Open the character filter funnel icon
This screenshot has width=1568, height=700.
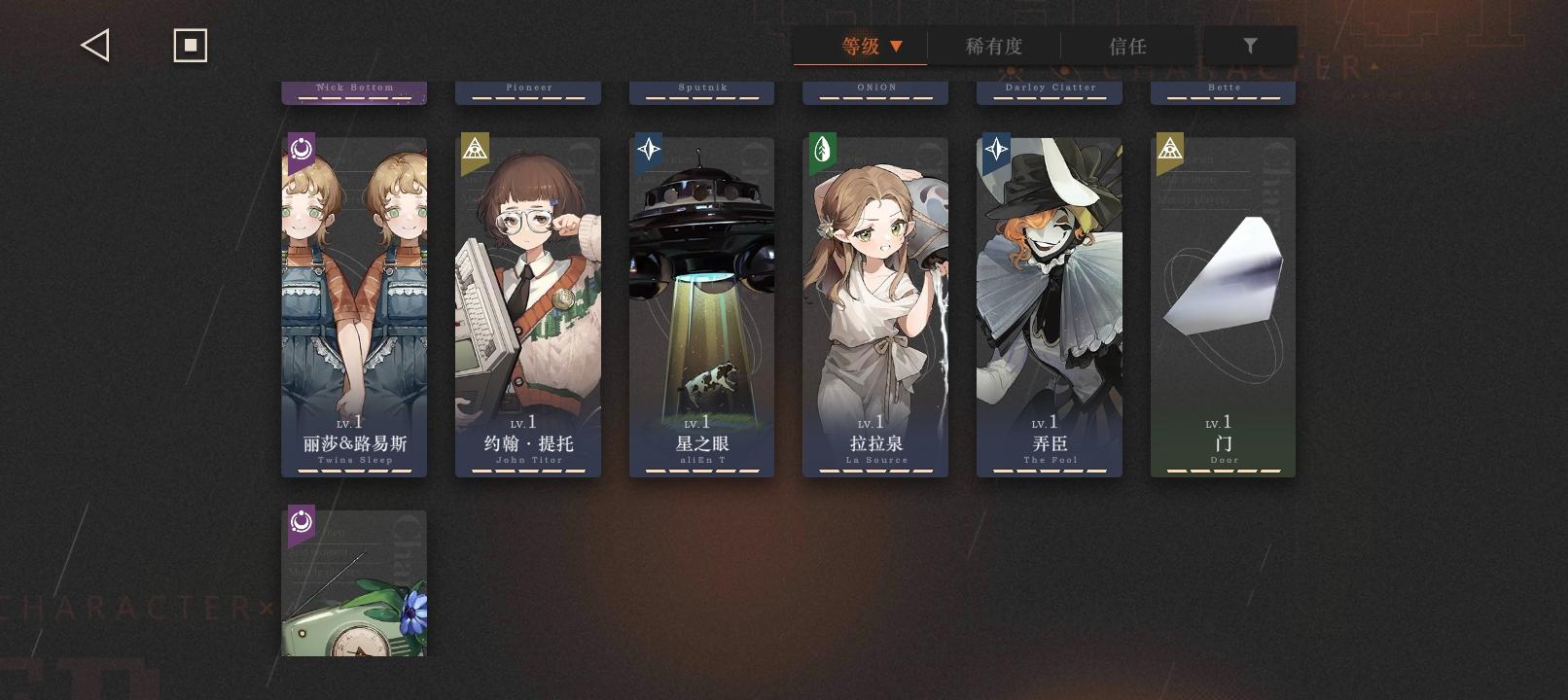1251,45
